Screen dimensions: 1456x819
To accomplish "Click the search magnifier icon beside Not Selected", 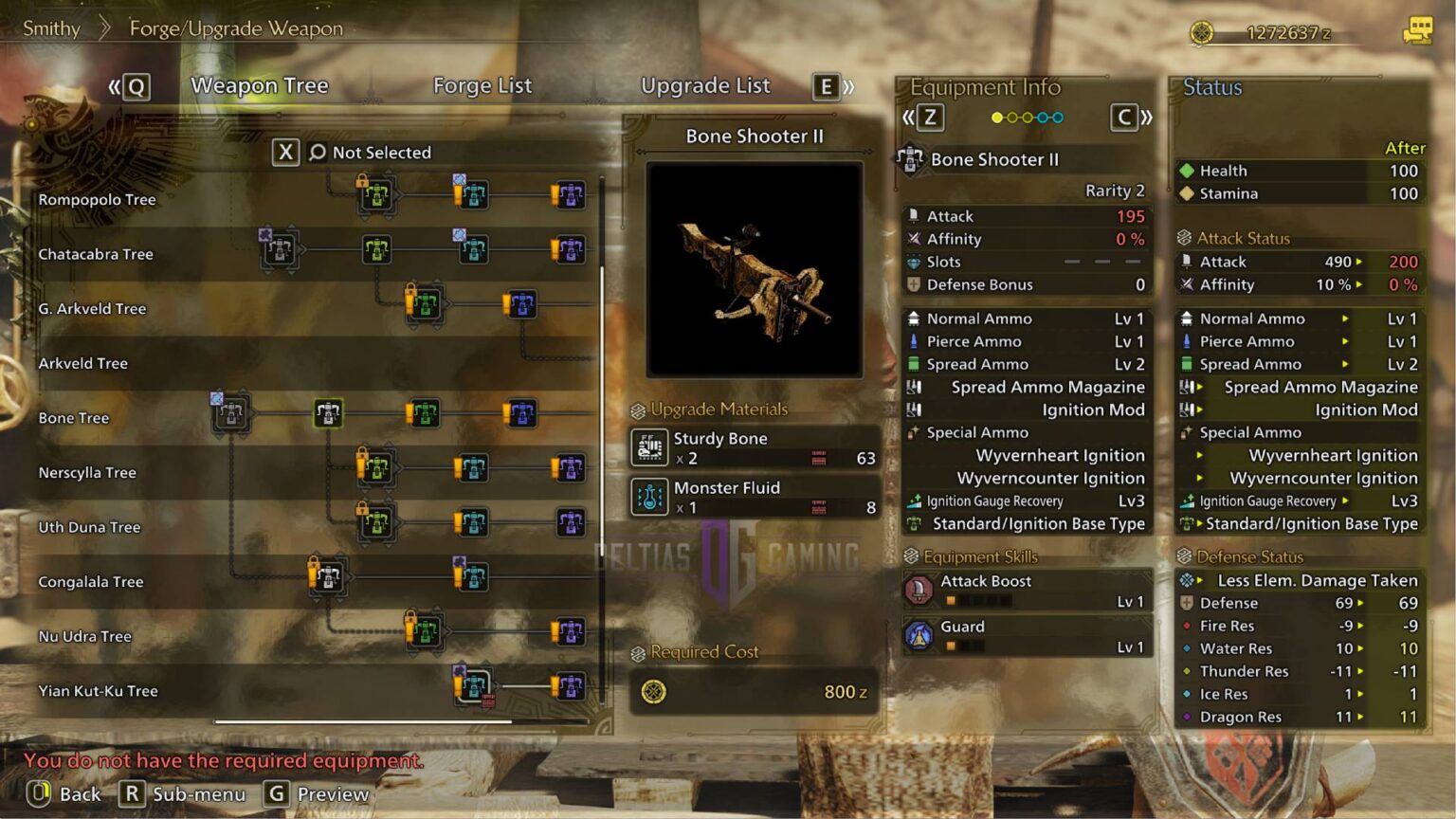I will 316,152.
